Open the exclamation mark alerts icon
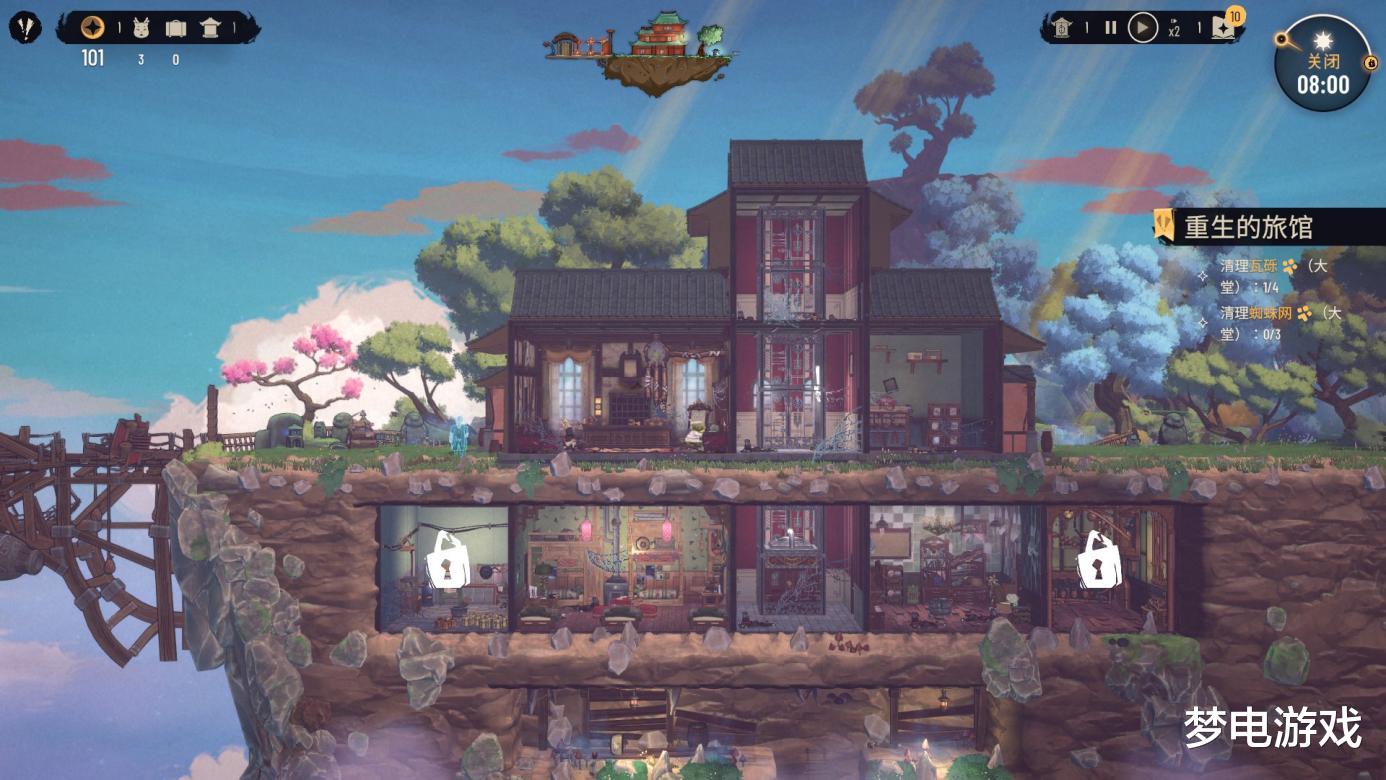Image resolution: width=1386 pixels, height=780 pixels. [x=25, y=27]
